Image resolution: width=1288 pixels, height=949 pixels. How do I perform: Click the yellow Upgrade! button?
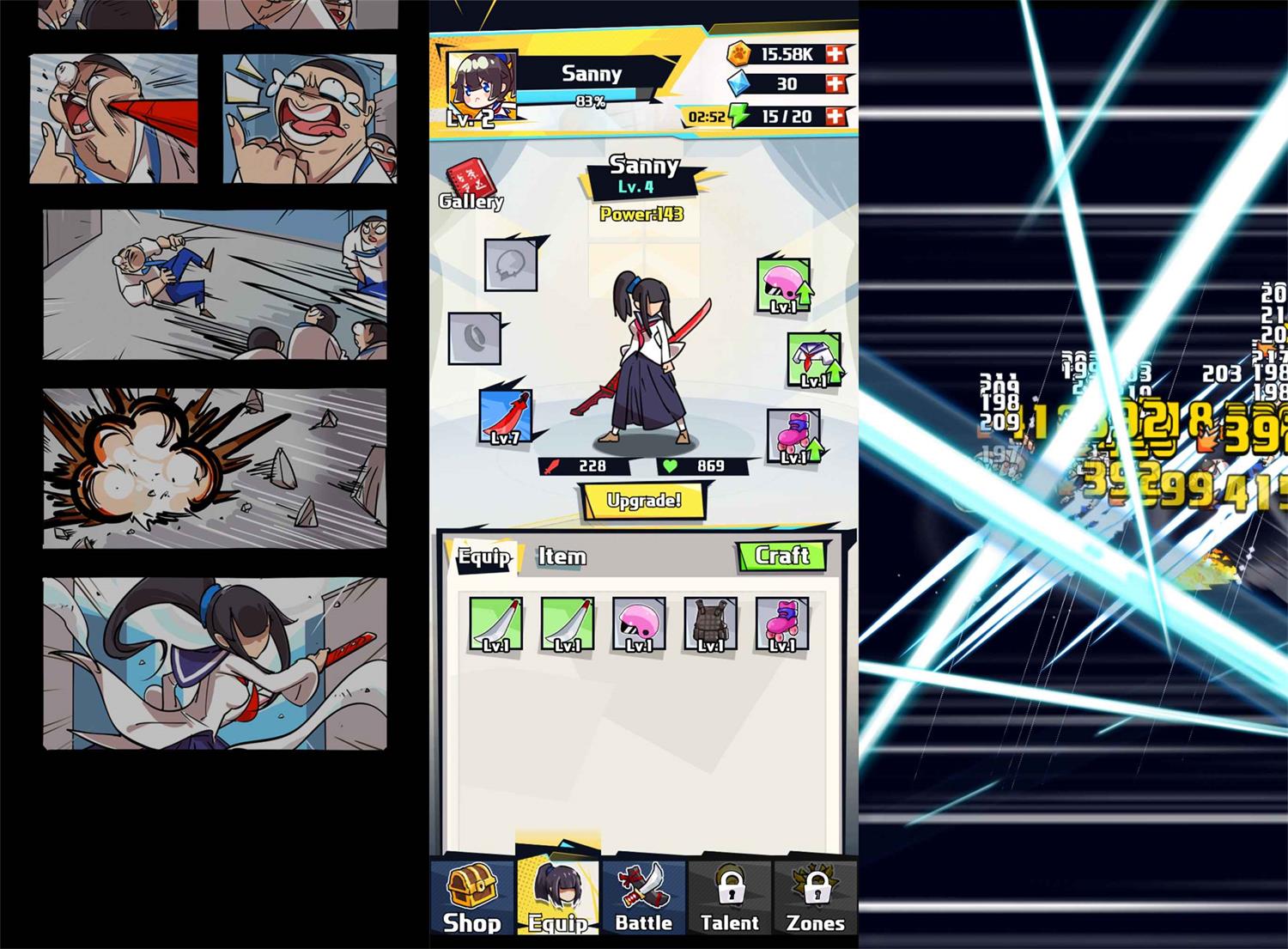tap(644, 501)
